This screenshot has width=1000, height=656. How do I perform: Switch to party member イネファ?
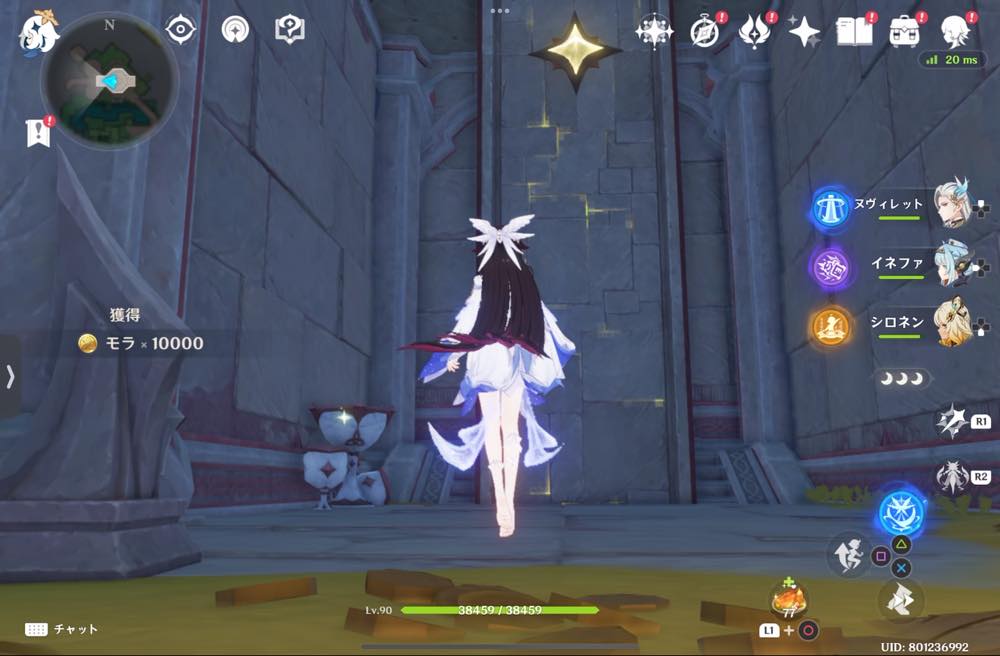point(954,264)
